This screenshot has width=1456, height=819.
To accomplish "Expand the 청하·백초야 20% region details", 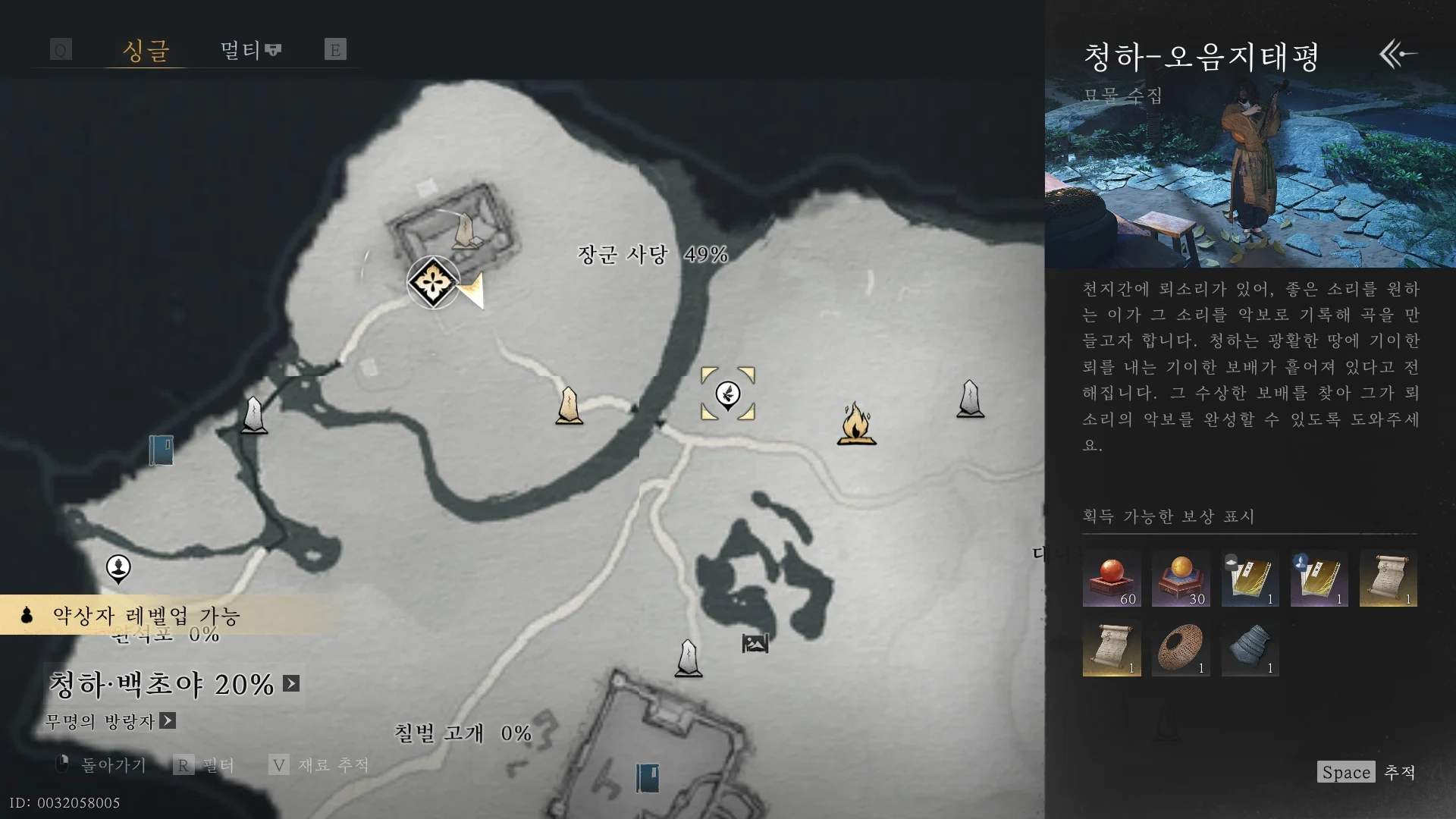I will (290, 683).
